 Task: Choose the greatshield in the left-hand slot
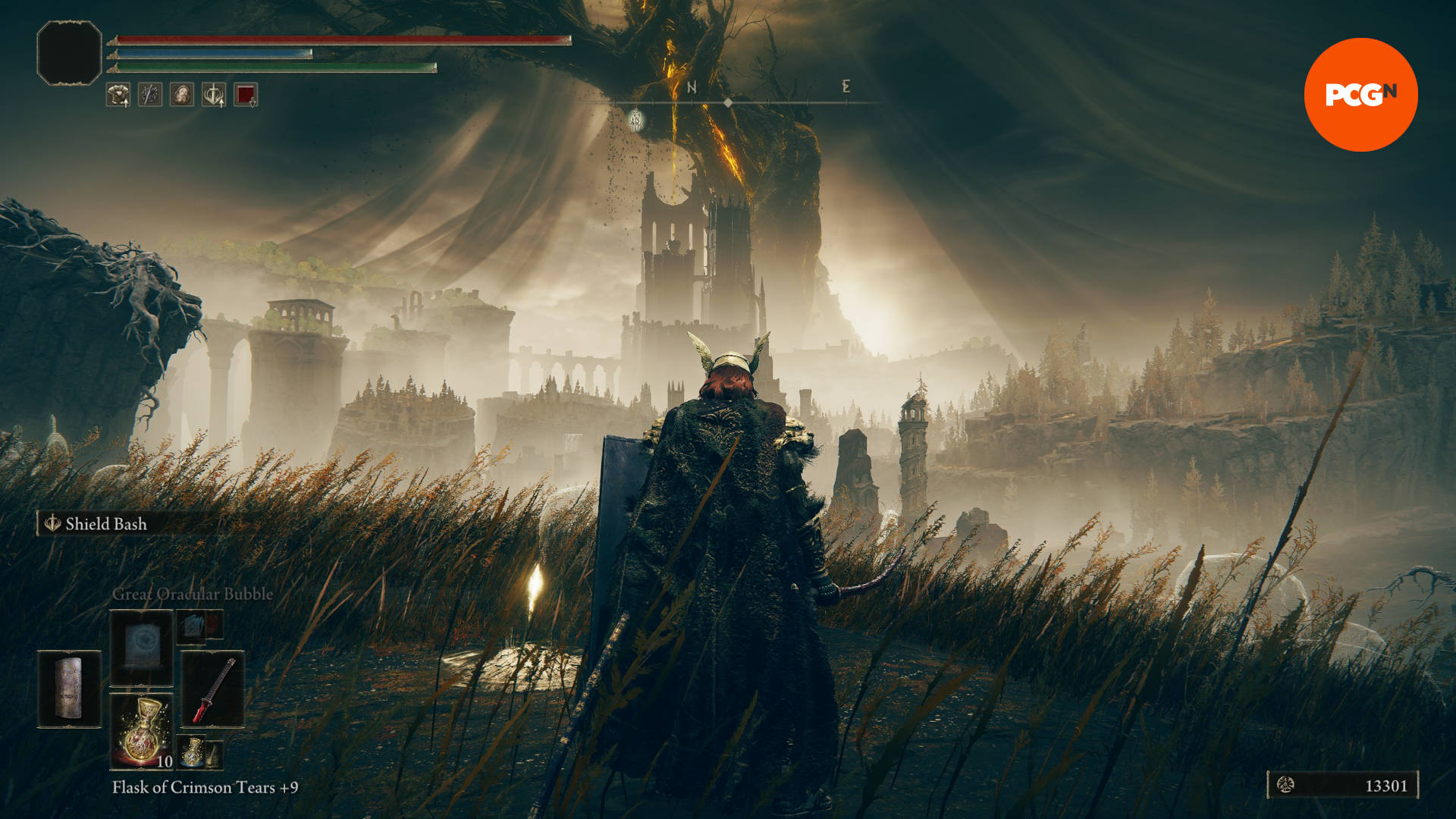tap(69, 689)
